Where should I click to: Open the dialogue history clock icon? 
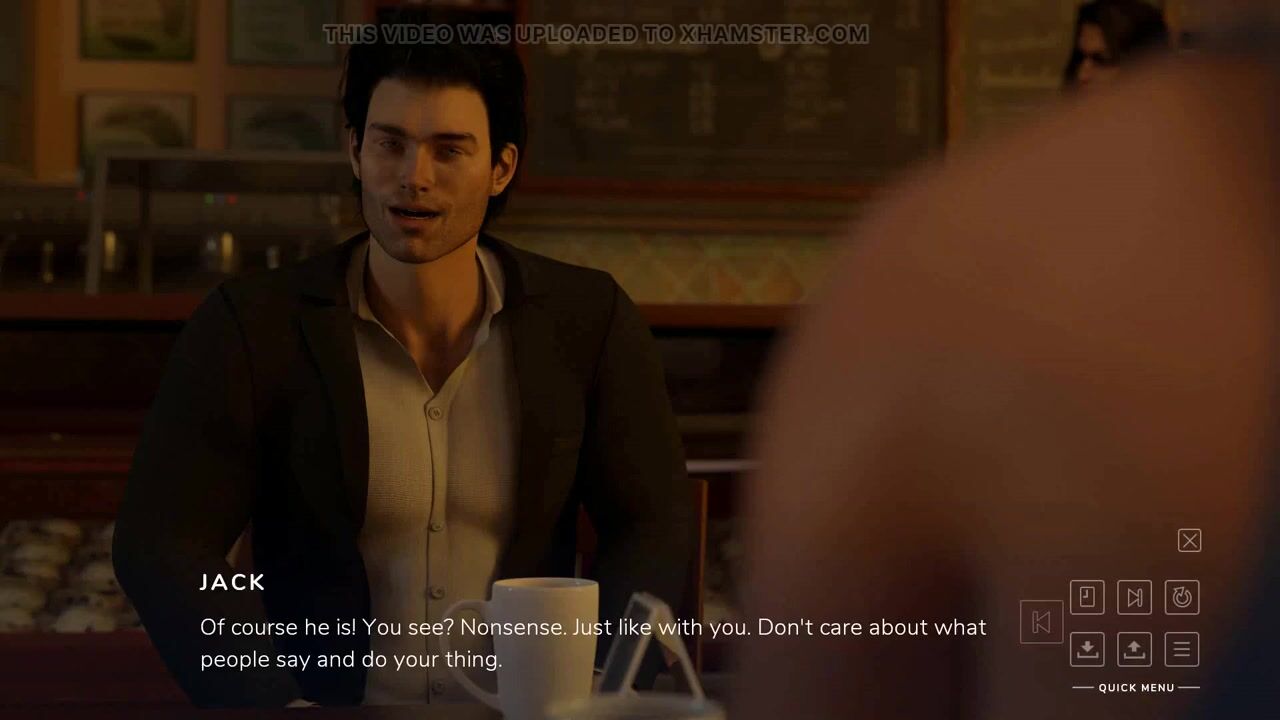[x=1087, y=598]
